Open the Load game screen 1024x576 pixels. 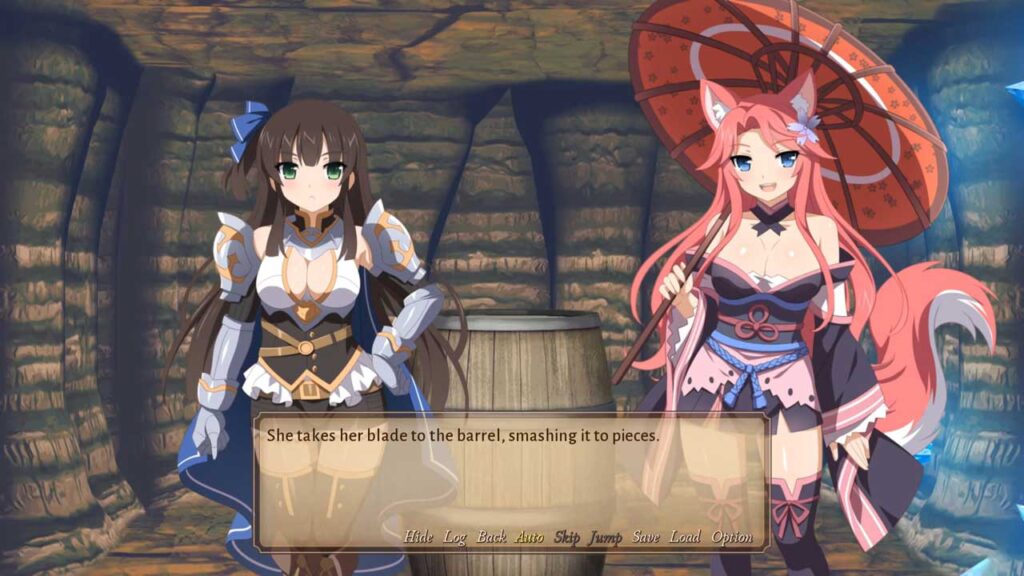685,537
